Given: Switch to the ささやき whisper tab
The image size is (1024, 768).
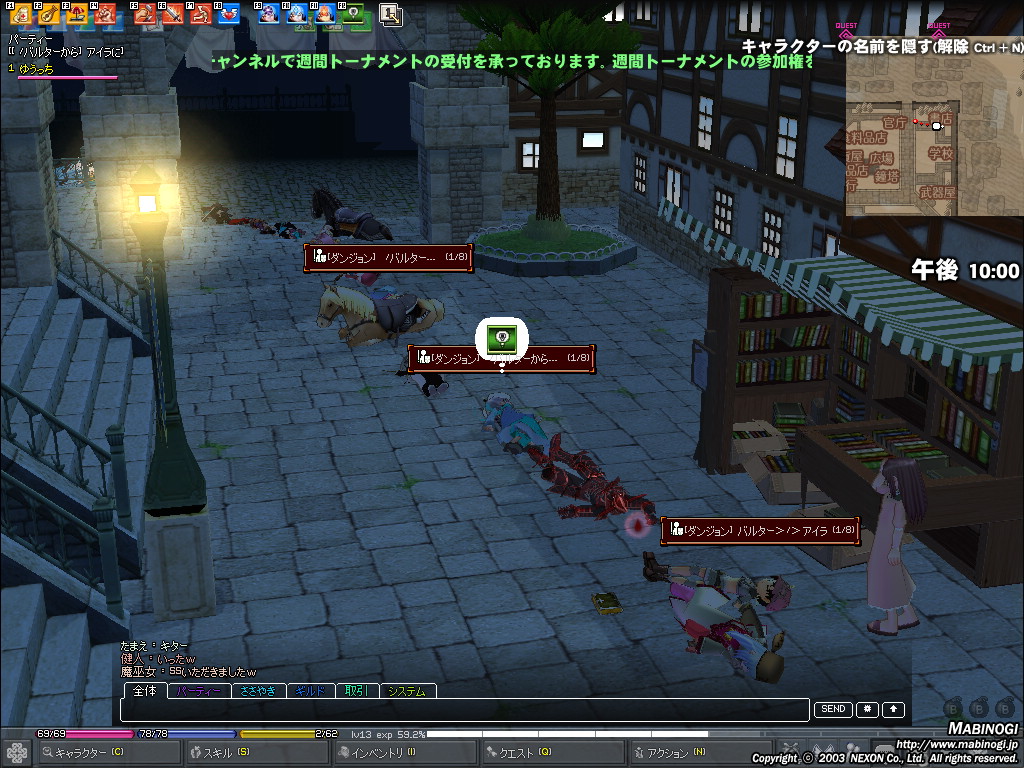Looking at the screenshot, I should tap(258, 691).
